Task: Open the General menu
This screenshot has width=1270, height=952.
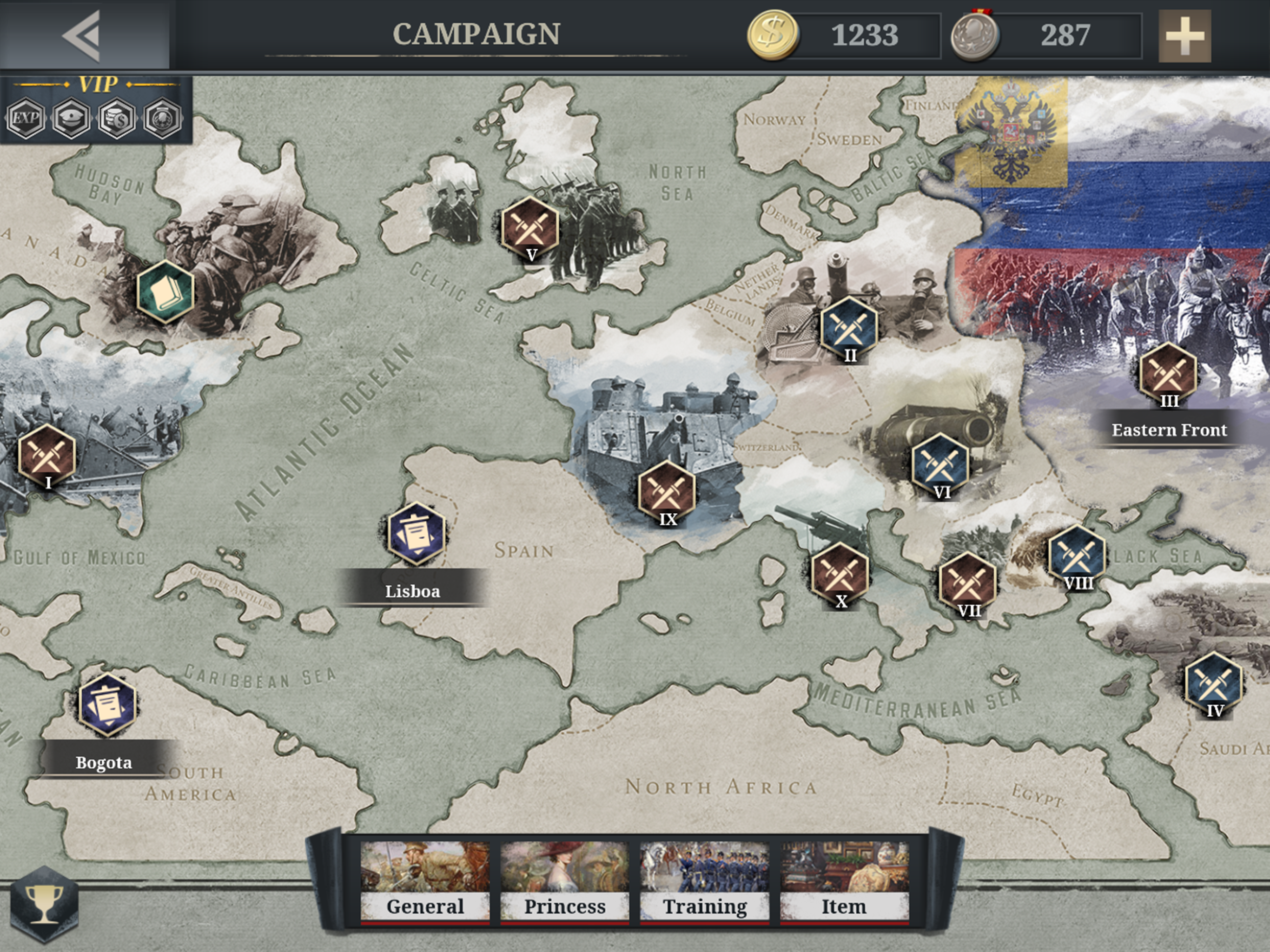Action: (425, 880)
